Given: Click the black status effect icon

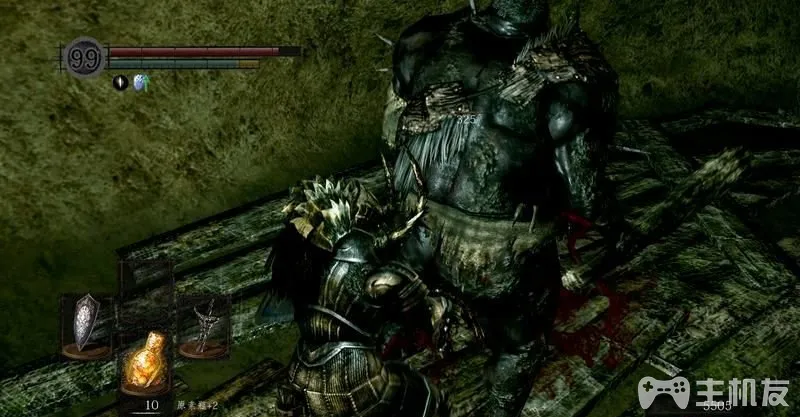Looking at the screenshot, I should pos(119,83).
